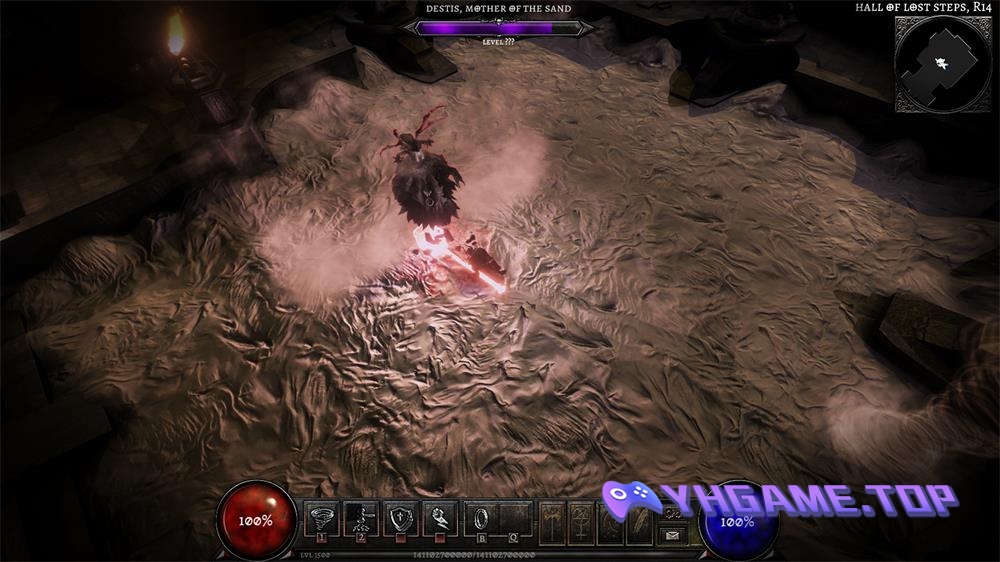The image size is (1000, 562).
Task: Use the shield with cross skill
Action: click(x=400, y=518)
